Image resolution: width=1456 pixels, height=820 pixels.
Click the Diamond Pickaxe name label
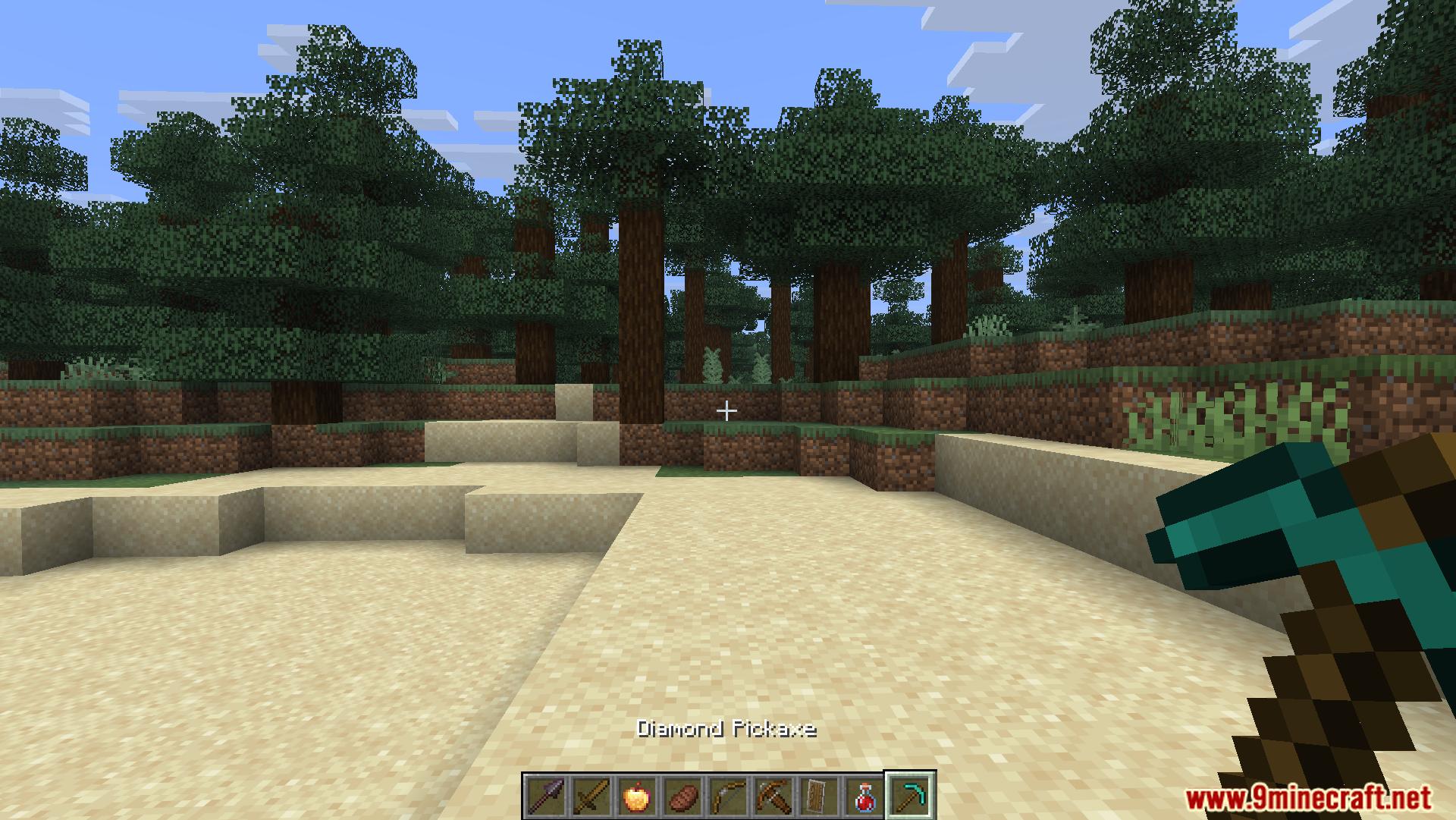[x=726, y=729]
